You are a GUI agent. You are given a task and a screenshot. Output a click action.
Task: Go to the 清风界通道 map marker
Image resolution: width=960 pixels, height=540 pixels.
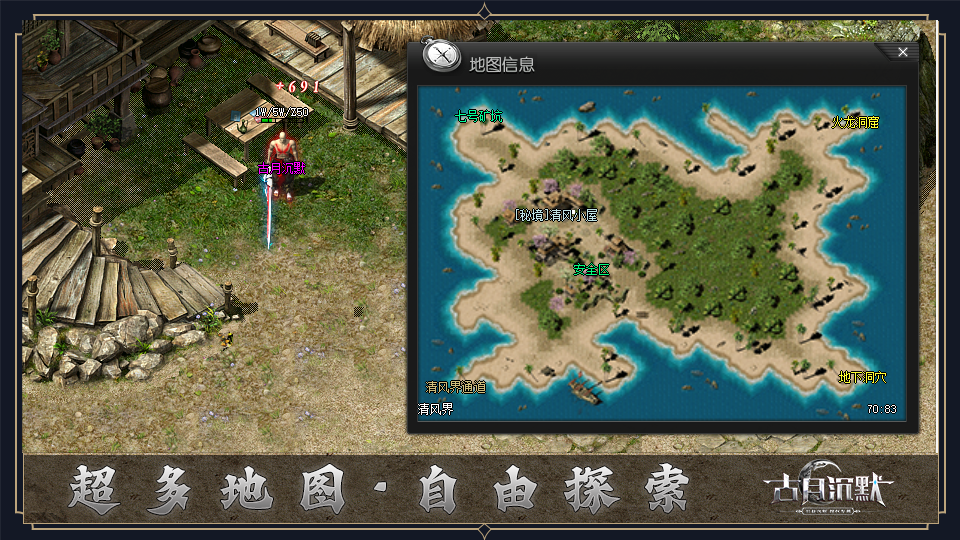456,387
